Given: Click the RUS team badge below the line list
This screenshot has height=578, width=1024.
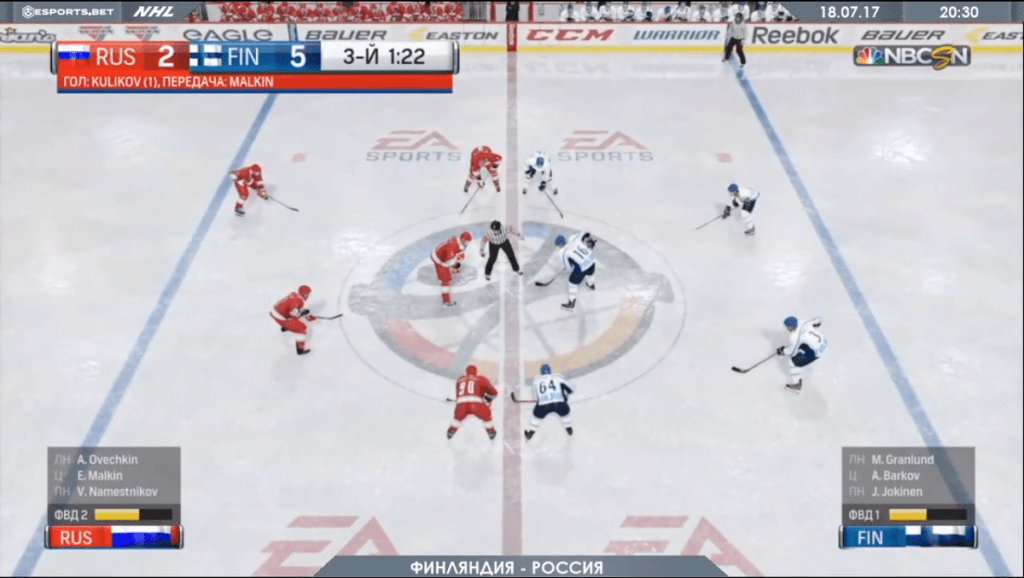Looking at the screenshot, I should [115, 537].
